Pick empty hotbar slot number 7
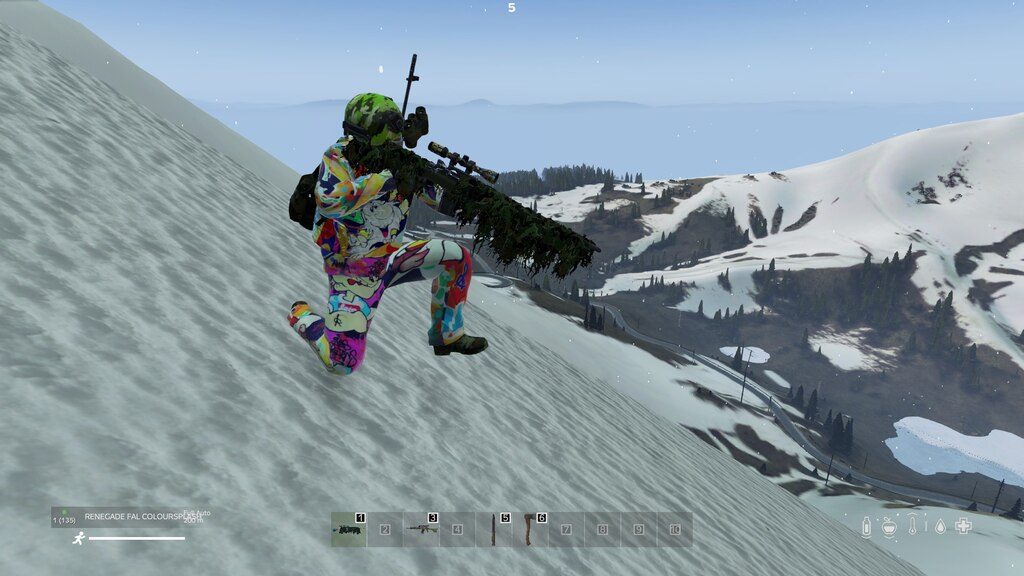The height and width of the screenshot is (576, 1024). click(566, 529)
